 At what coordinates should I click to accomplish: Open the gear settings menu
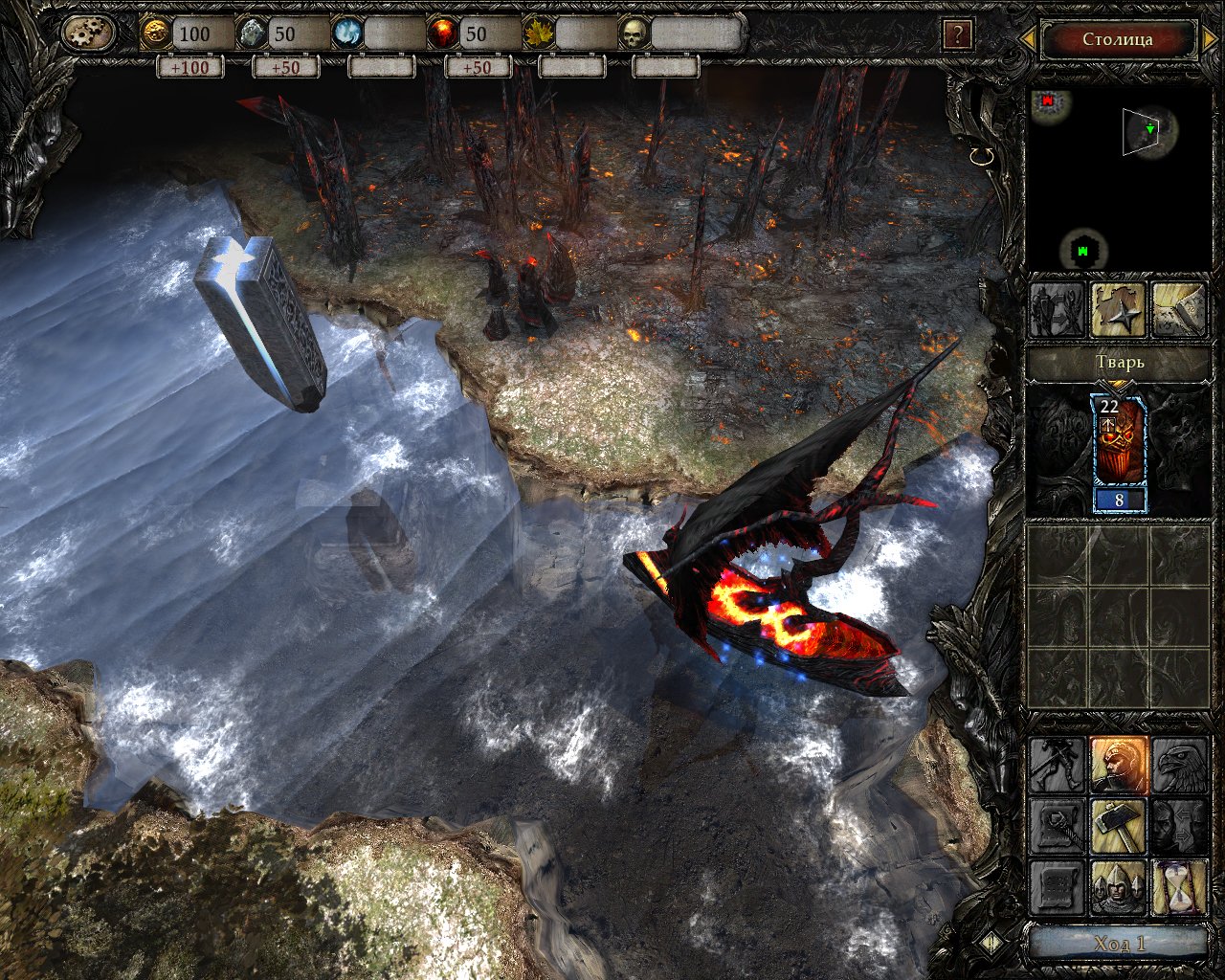tap(88, 34)
